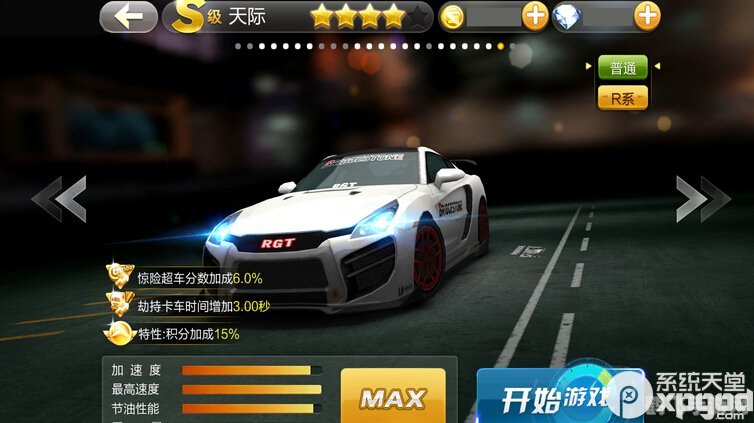Switch to the R系 tab
The width and height of the screenshot is (754, 423).
pyautogui.click(x=622, y=98)
